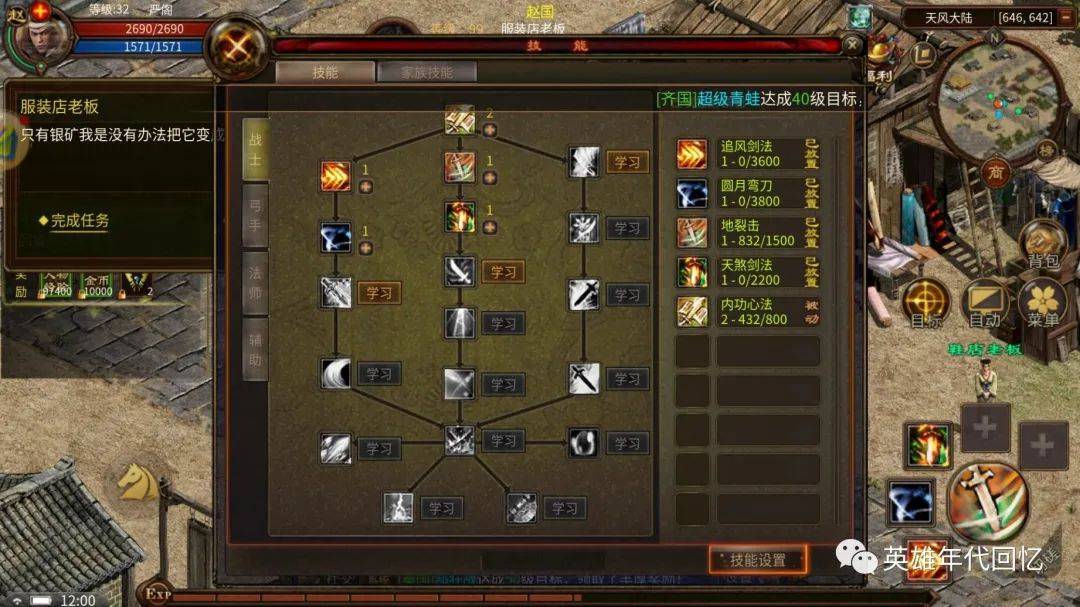Click the horse mount icon
This screenshot has width=1080, height=607.
click(137, 483)
